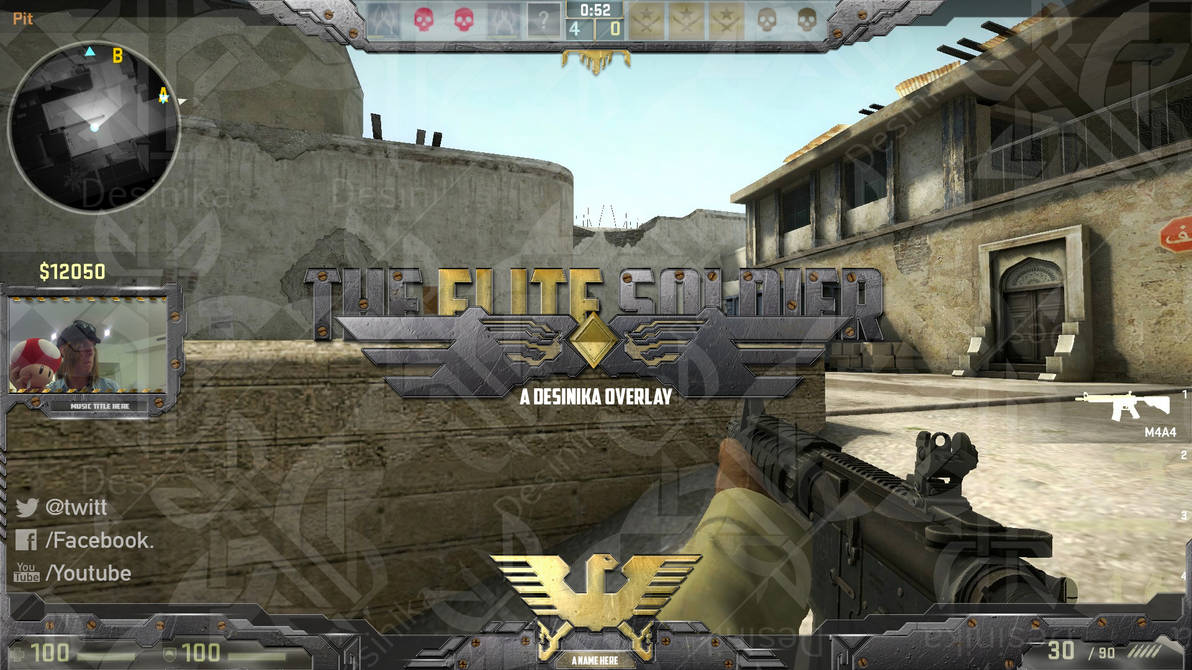This screenshot has width=1192, height=670.
Task: Click the golden eagle emblem
Action: [596, 593]
